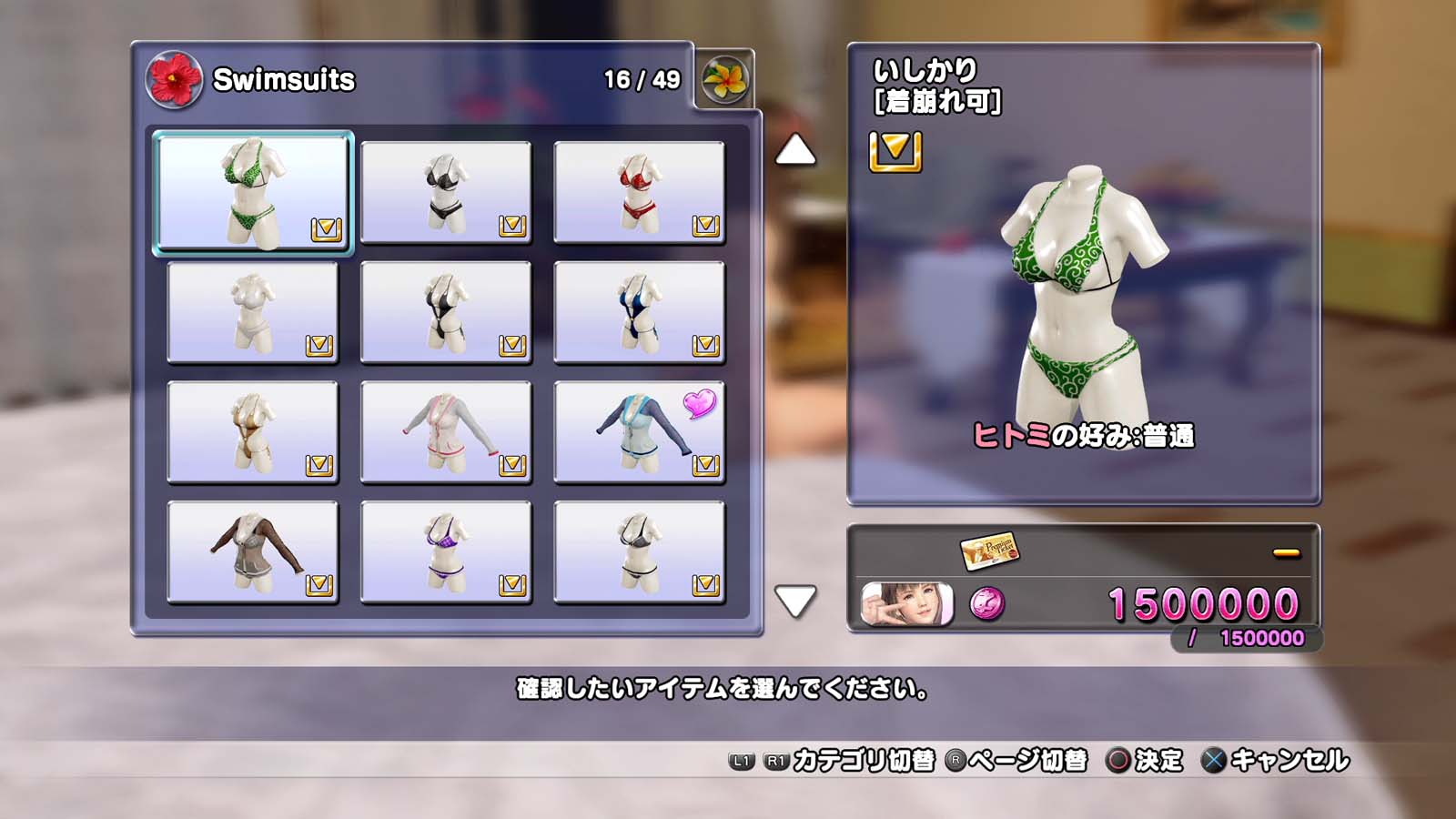Select the brown sheer long-sleeve swimsuit
Screen dimensions: 1456x819
(x=253, y=552)
